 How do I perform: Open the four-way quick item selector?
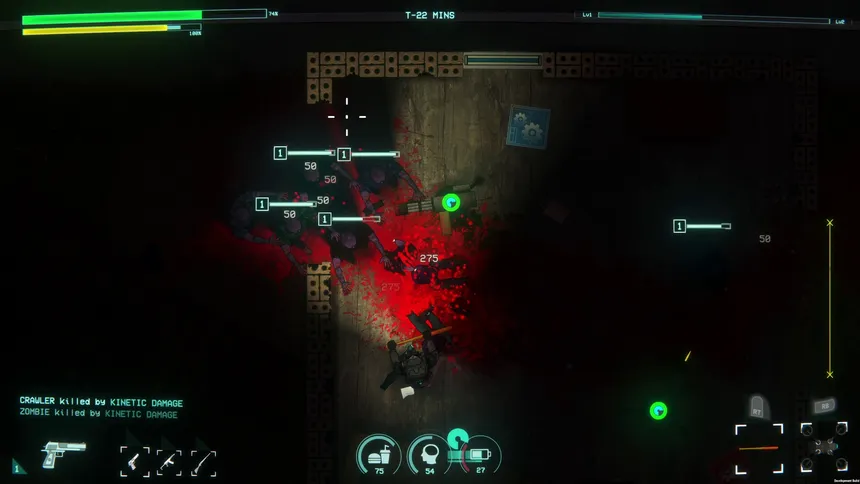pyautogui.click(x=822, y=447)
